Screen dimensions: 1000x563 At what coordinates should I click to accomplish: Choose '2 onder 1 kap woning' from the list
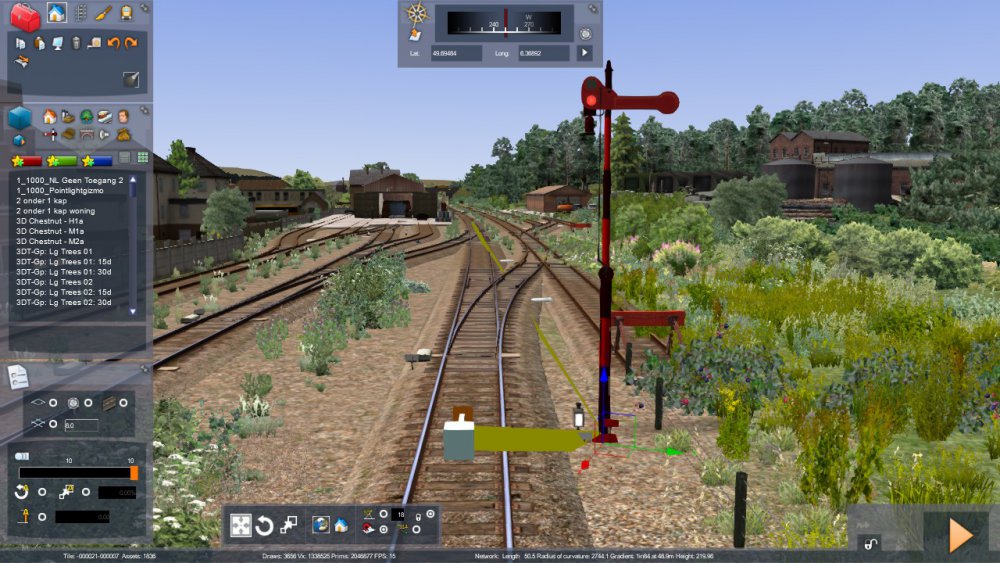55,210
